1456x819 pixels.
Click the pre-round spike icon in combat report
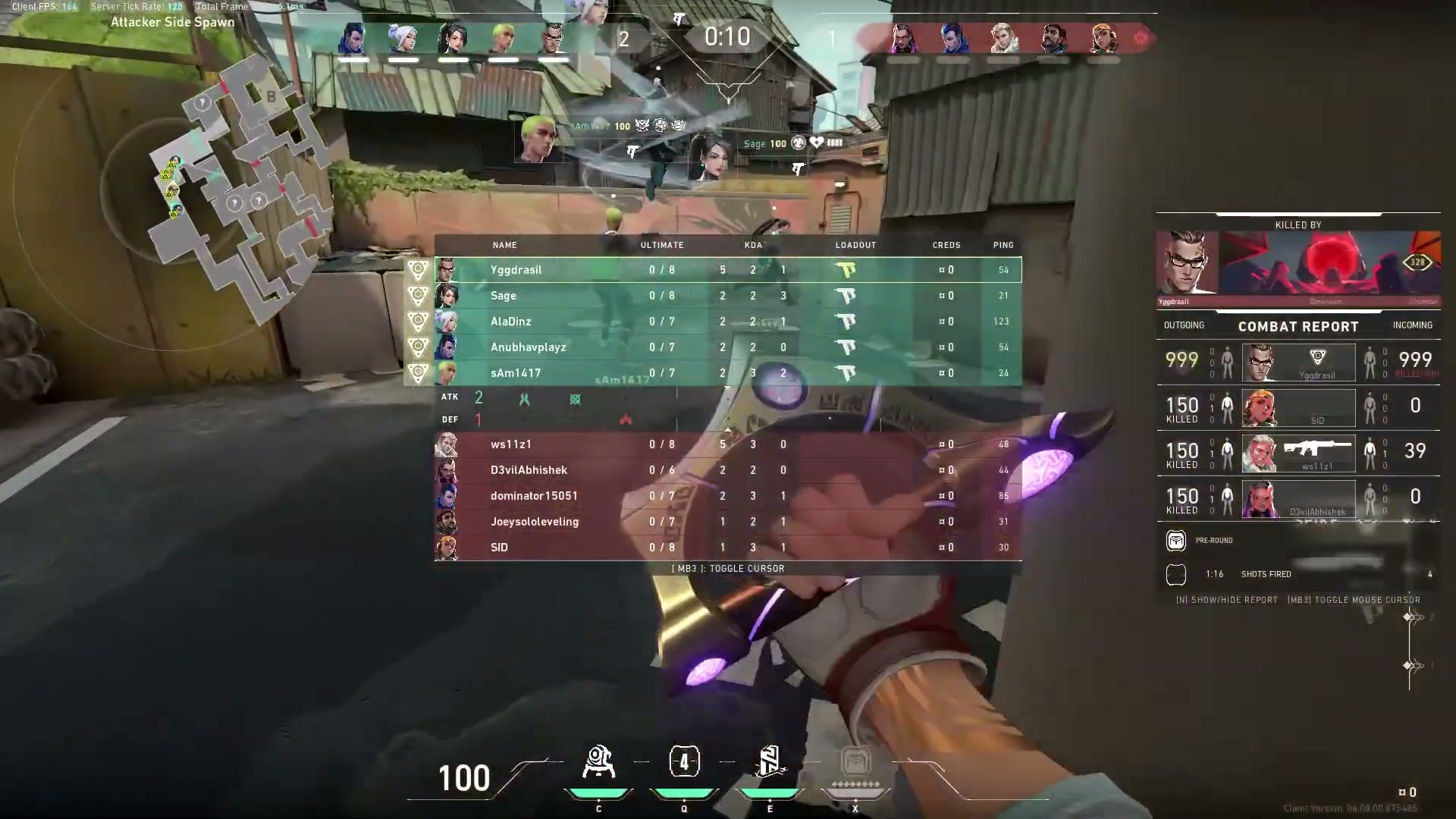coord(1176,540)
